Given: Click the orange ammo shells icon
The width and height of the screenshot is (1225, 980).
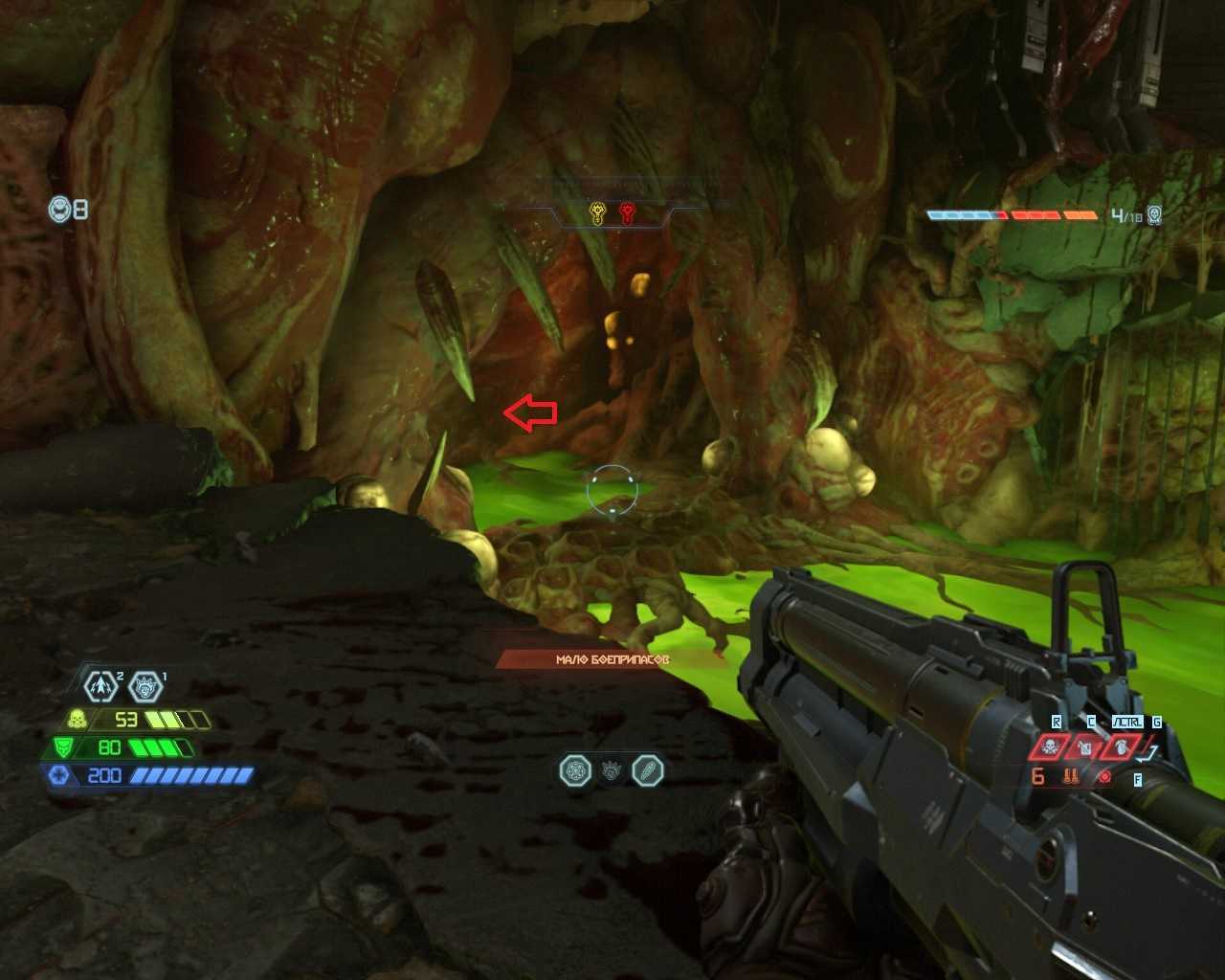Looking at the screenshot, I should [x=1071, y=776].
